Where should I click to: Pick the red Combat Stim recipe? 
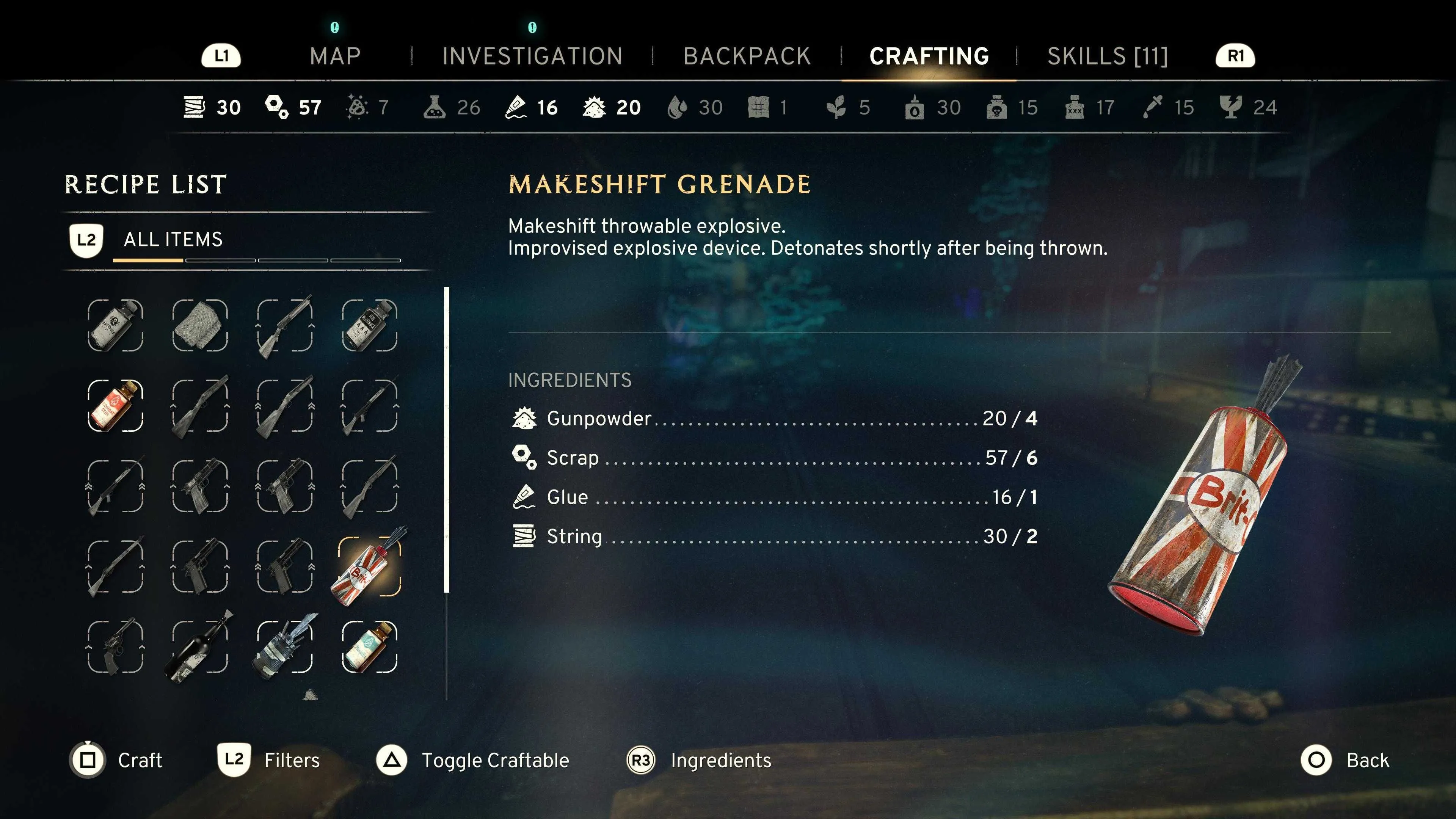[115, 406]
